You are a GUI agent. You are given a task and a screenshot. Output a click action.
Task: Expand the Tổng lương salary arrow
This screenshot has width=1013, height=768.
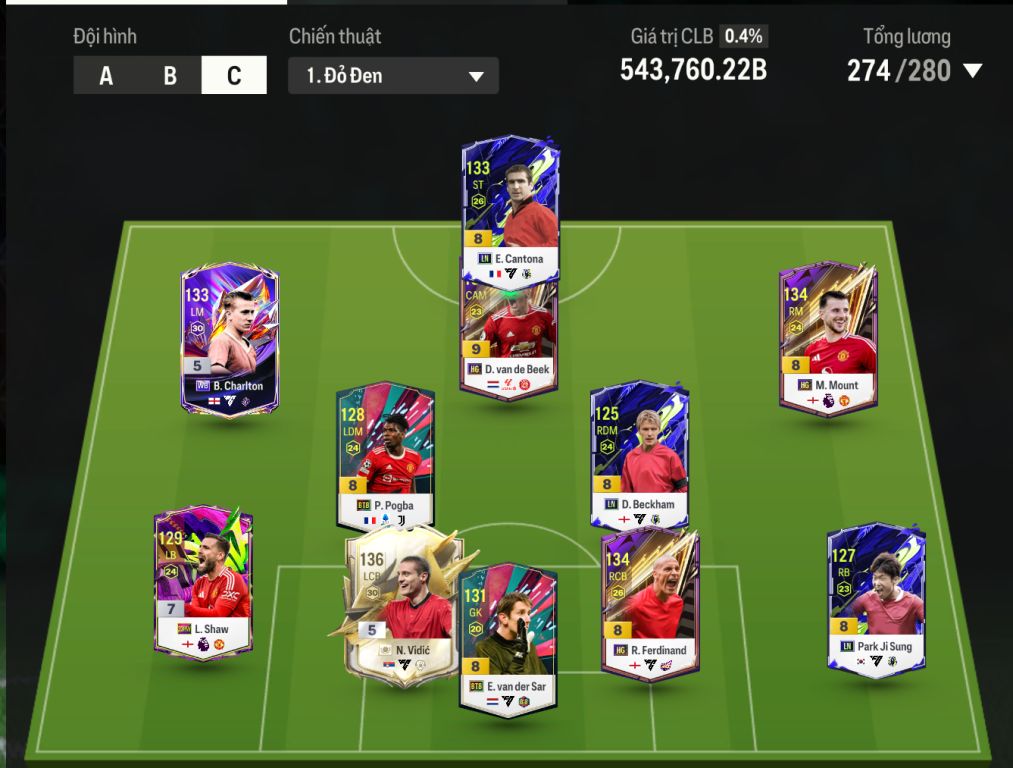[x=972, y=71]
